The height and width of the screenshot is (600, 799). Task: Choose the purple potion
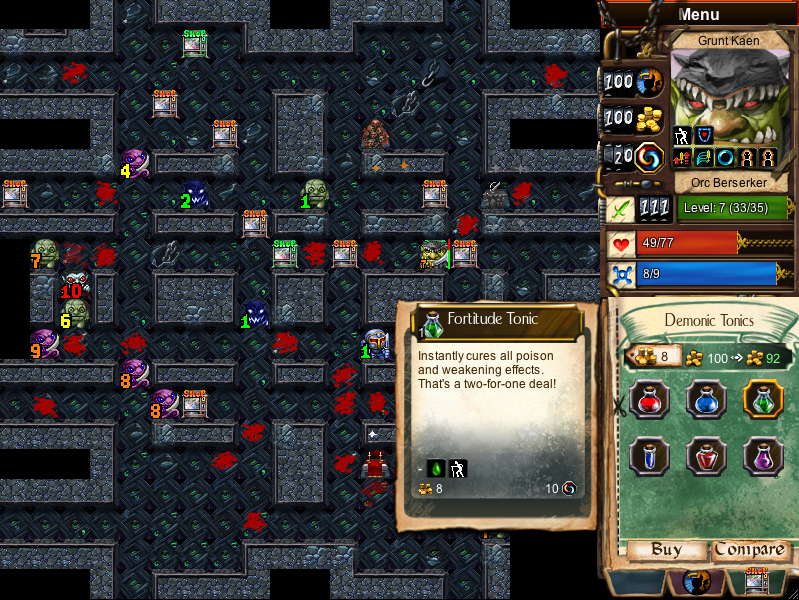coord(762,456)
